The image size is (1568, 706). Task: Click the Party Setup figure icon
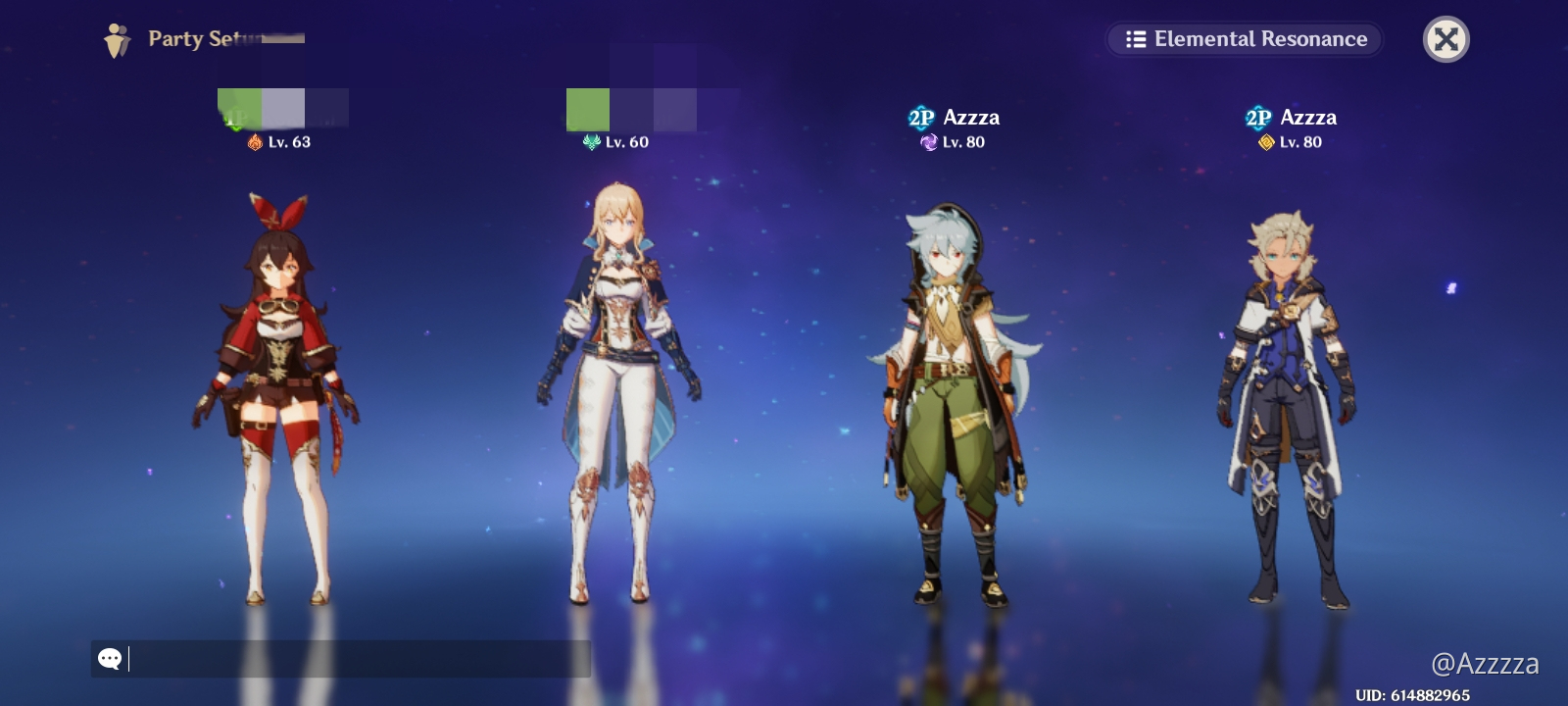coord(118,38)
